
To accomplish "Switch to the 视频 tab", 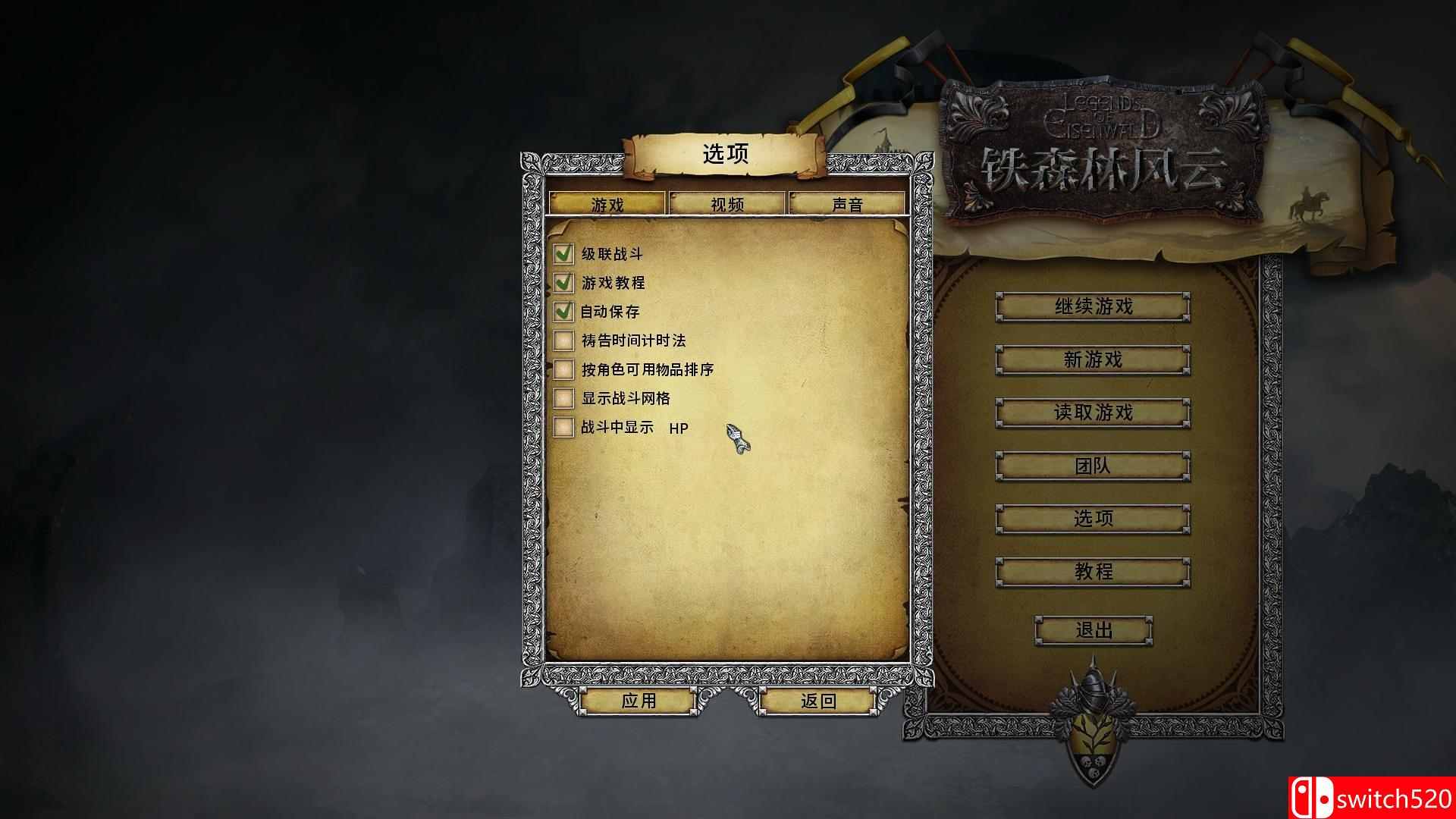I will [x=726, y=203].
